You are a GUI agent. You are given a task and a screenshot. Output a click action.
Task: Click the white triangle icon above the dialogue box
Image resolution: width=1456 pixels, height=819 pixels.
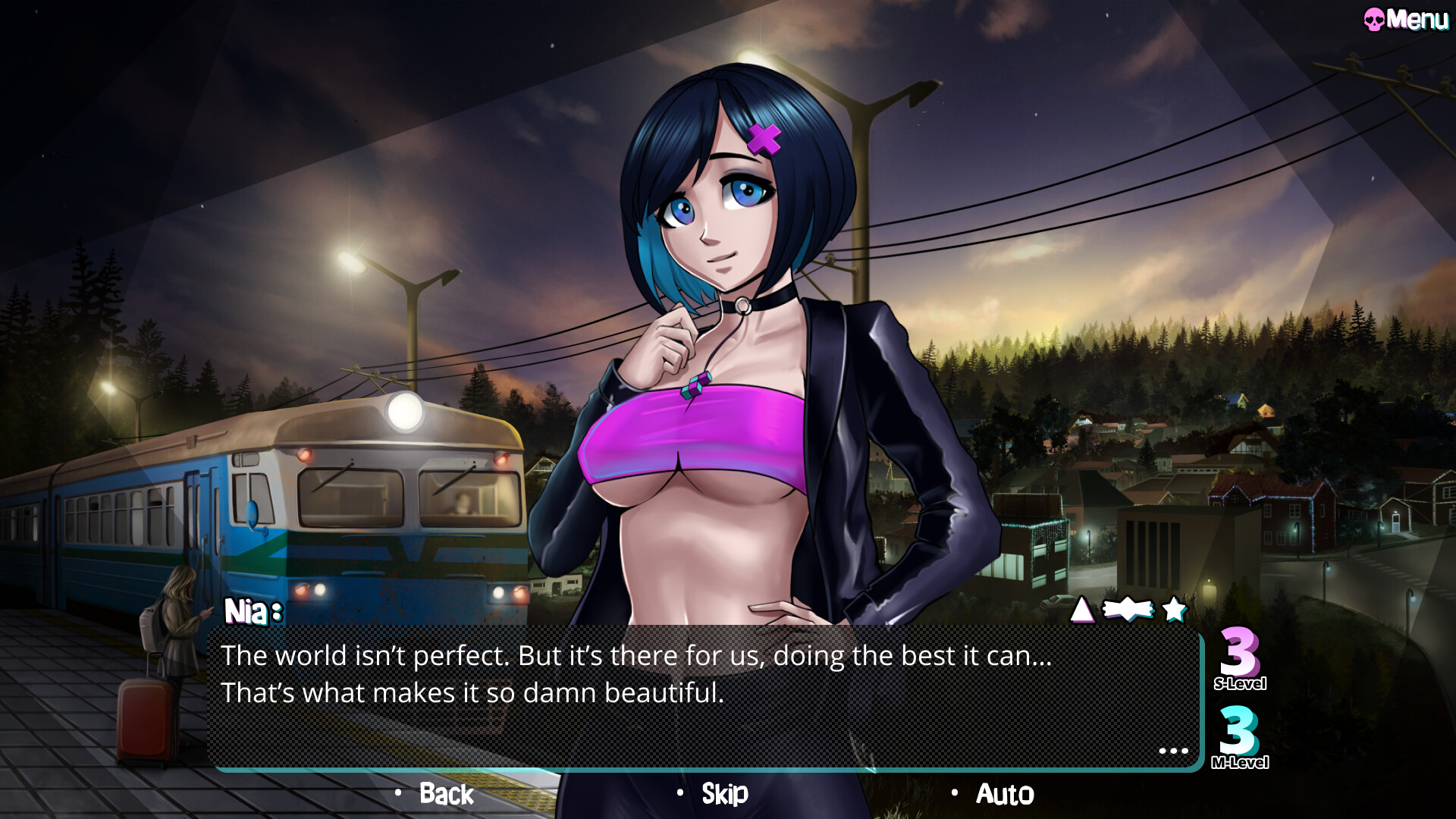click(1082, 609)
